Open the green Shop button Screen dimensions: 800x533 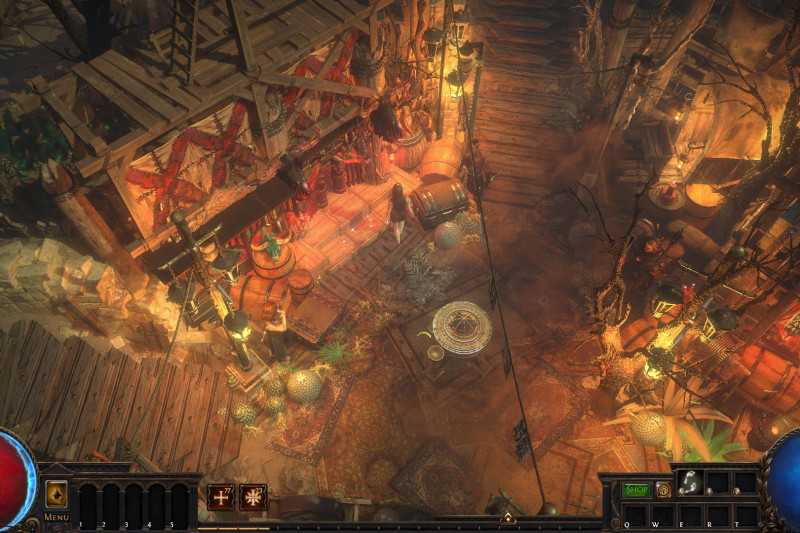tap(636, 490)
